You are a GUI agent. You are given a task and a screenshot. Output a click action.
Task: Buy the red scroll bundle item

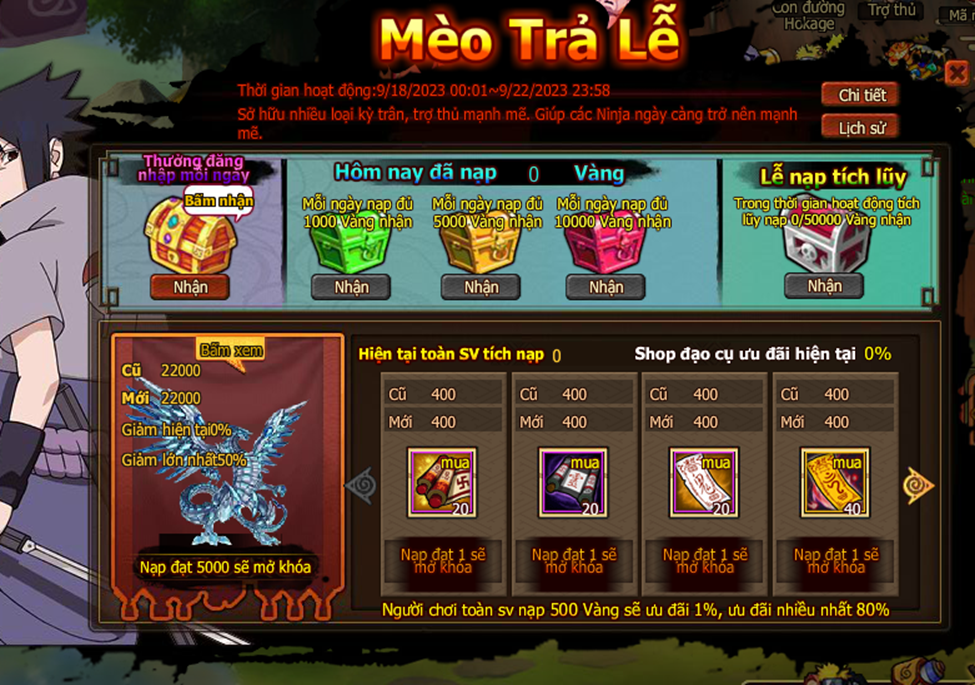441,482
